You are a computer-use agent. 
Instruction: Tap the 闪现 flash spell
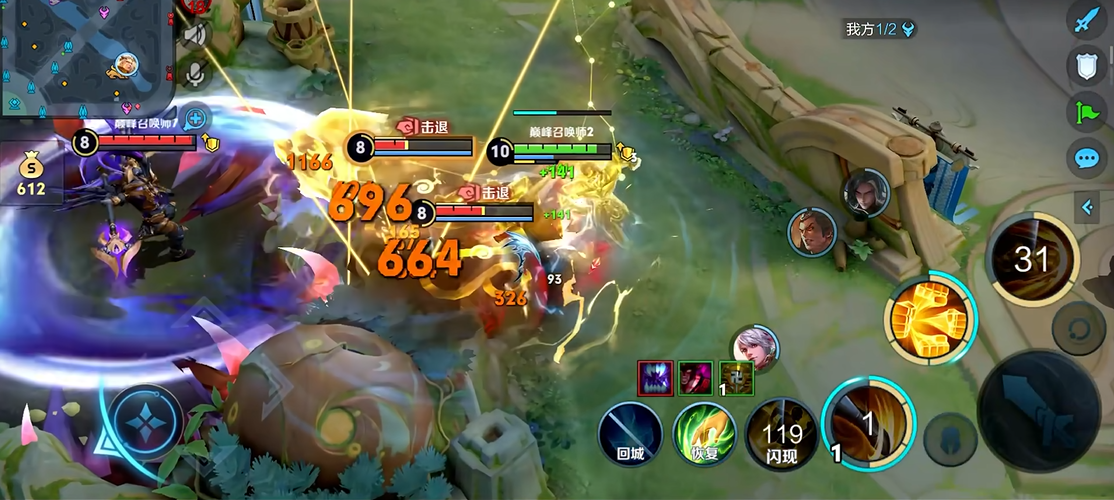[x=781, y=435]
